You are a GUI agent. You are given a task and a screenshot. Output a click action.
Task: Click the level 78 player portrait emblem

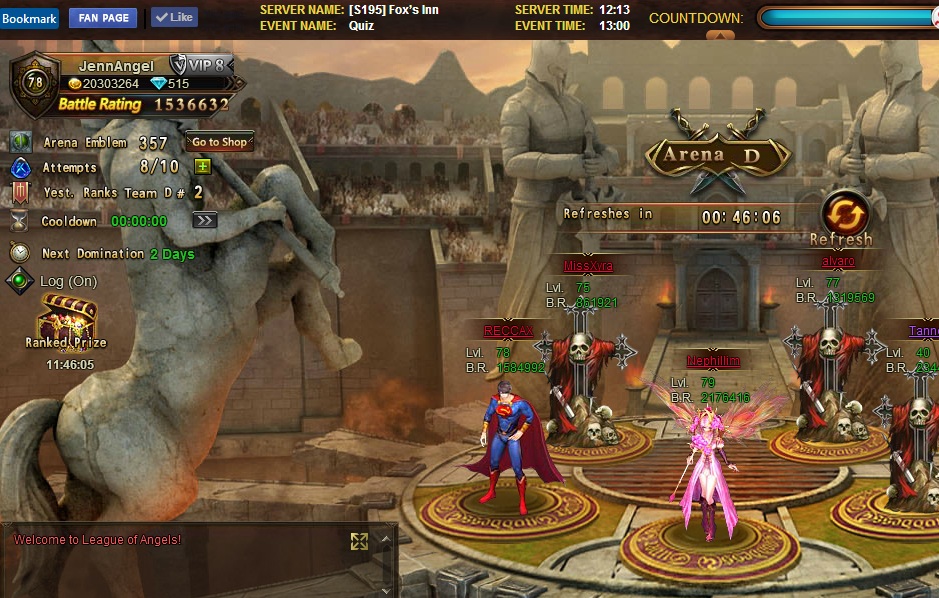pos(34,83)
